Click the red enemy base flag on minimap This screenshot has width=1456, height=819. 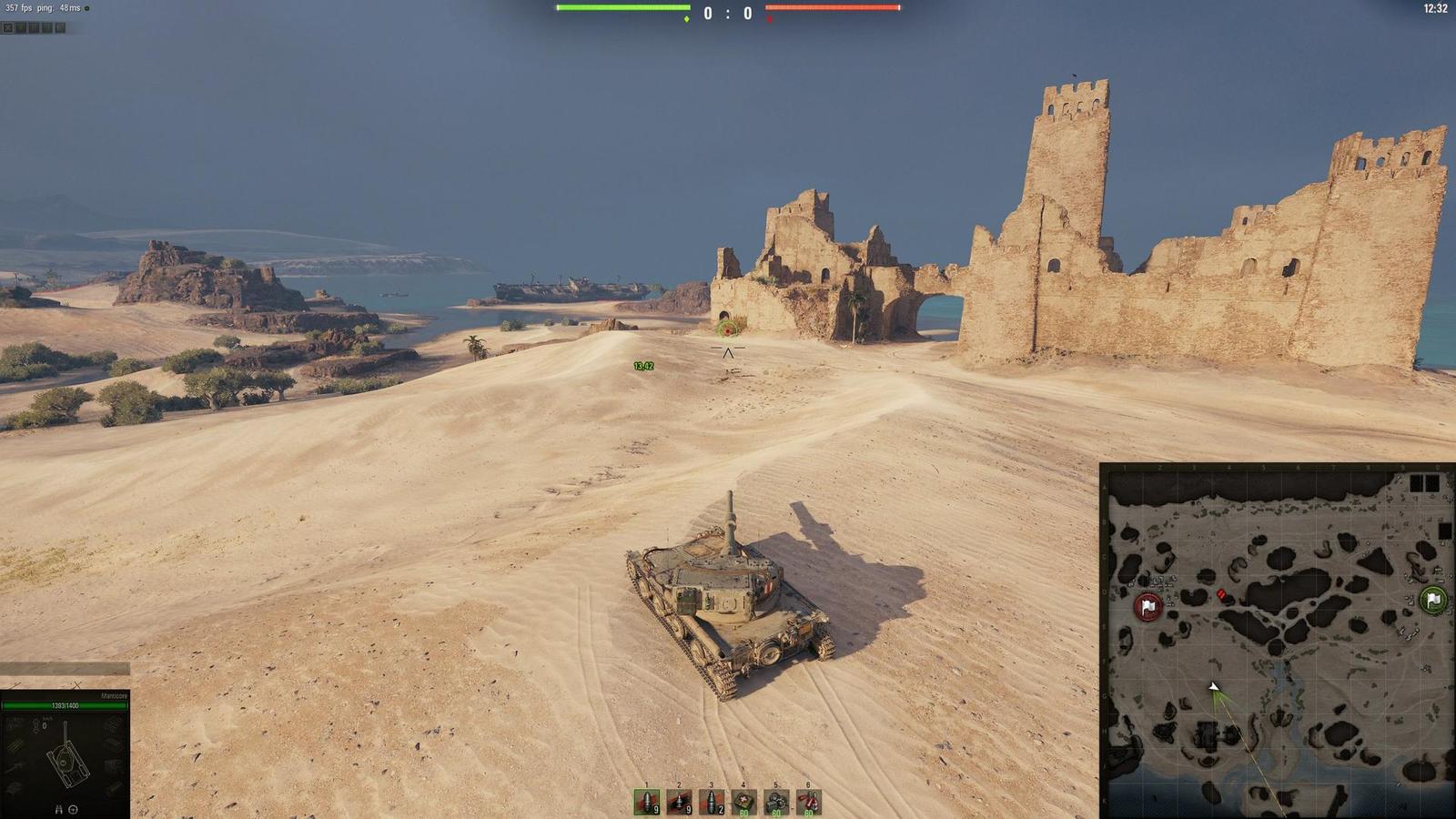[x=1148, y=606]
